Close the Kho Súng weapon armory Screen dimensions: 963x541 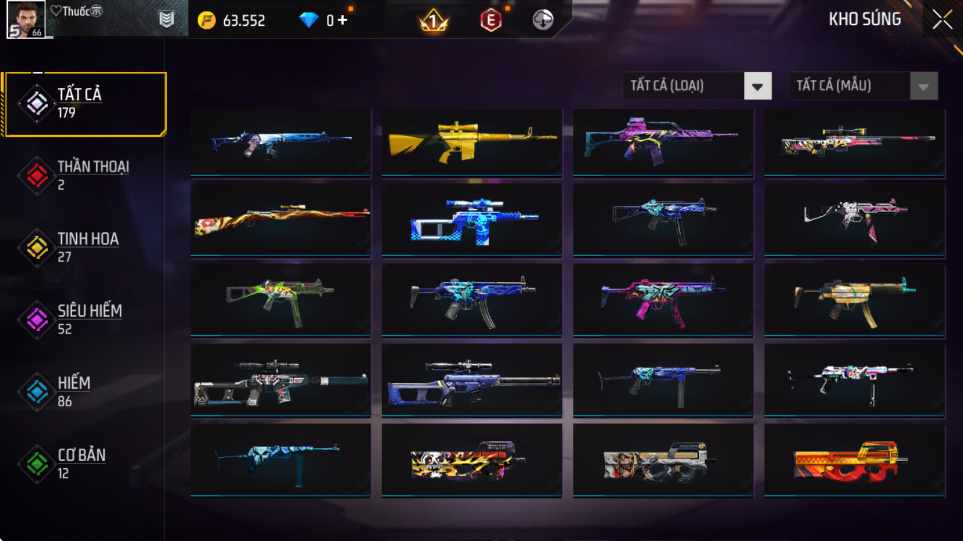942,20
